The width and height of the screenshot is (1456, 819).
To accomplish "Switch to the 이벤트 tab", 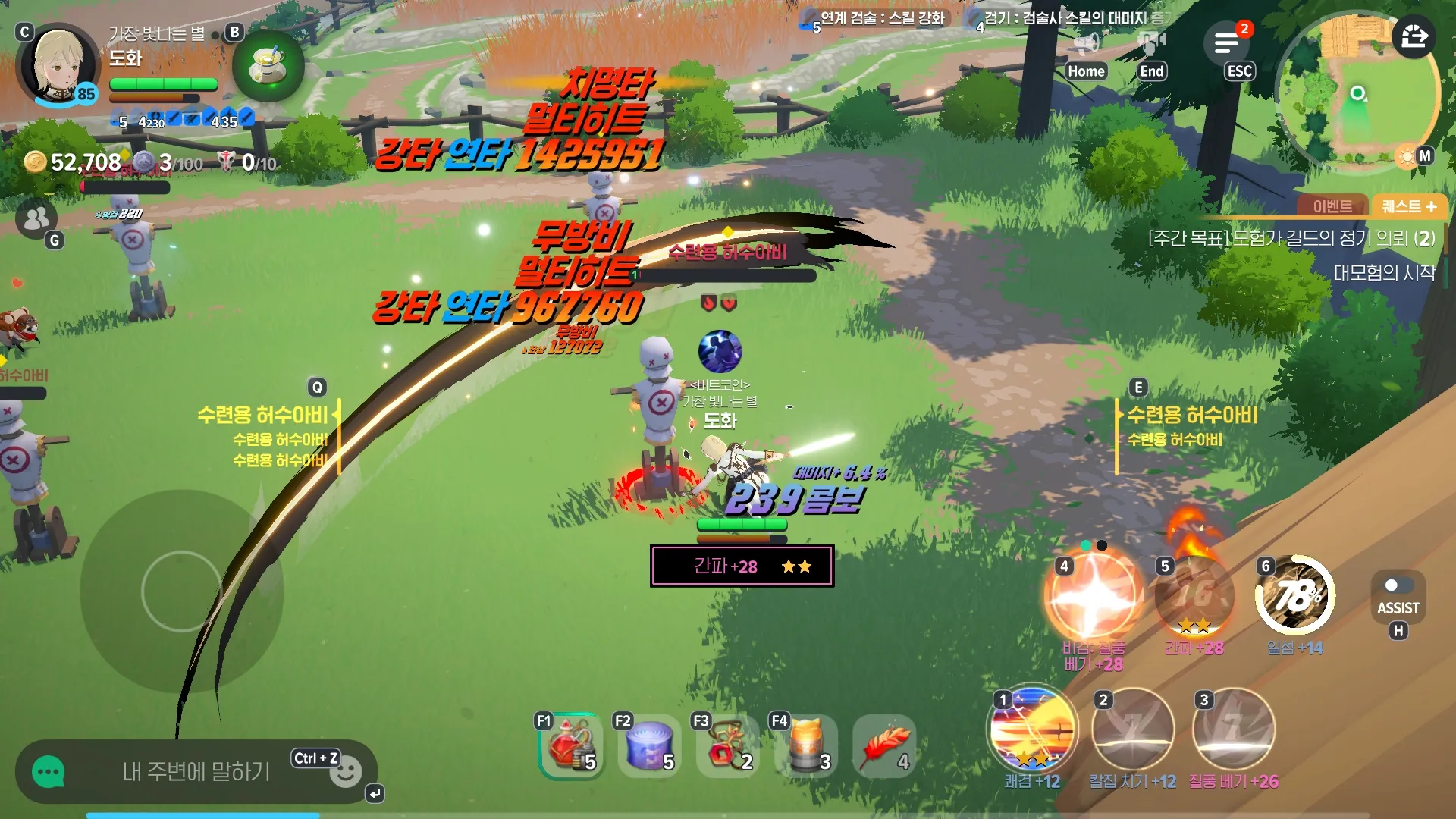I will (1332, 206).
